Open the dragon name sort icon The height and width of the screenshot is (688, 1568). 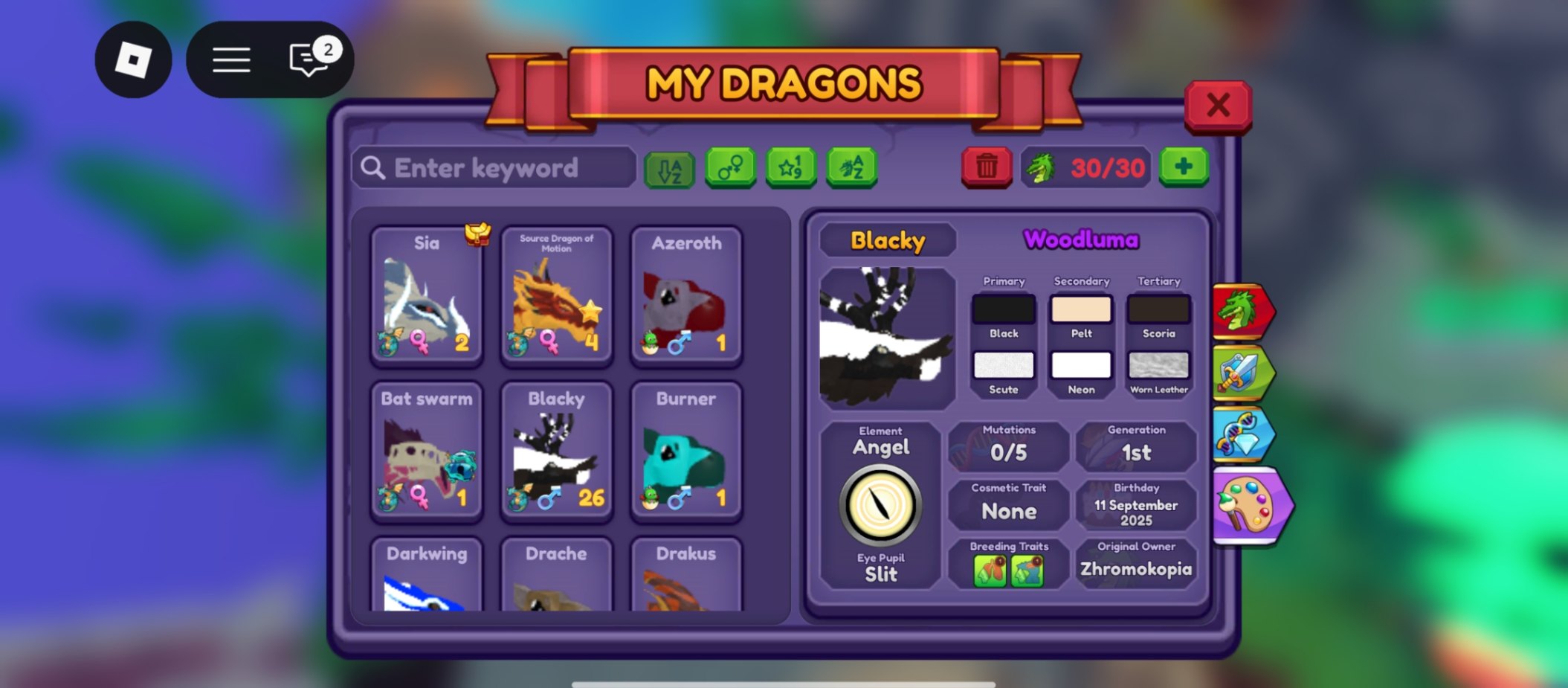coord(852,167)
